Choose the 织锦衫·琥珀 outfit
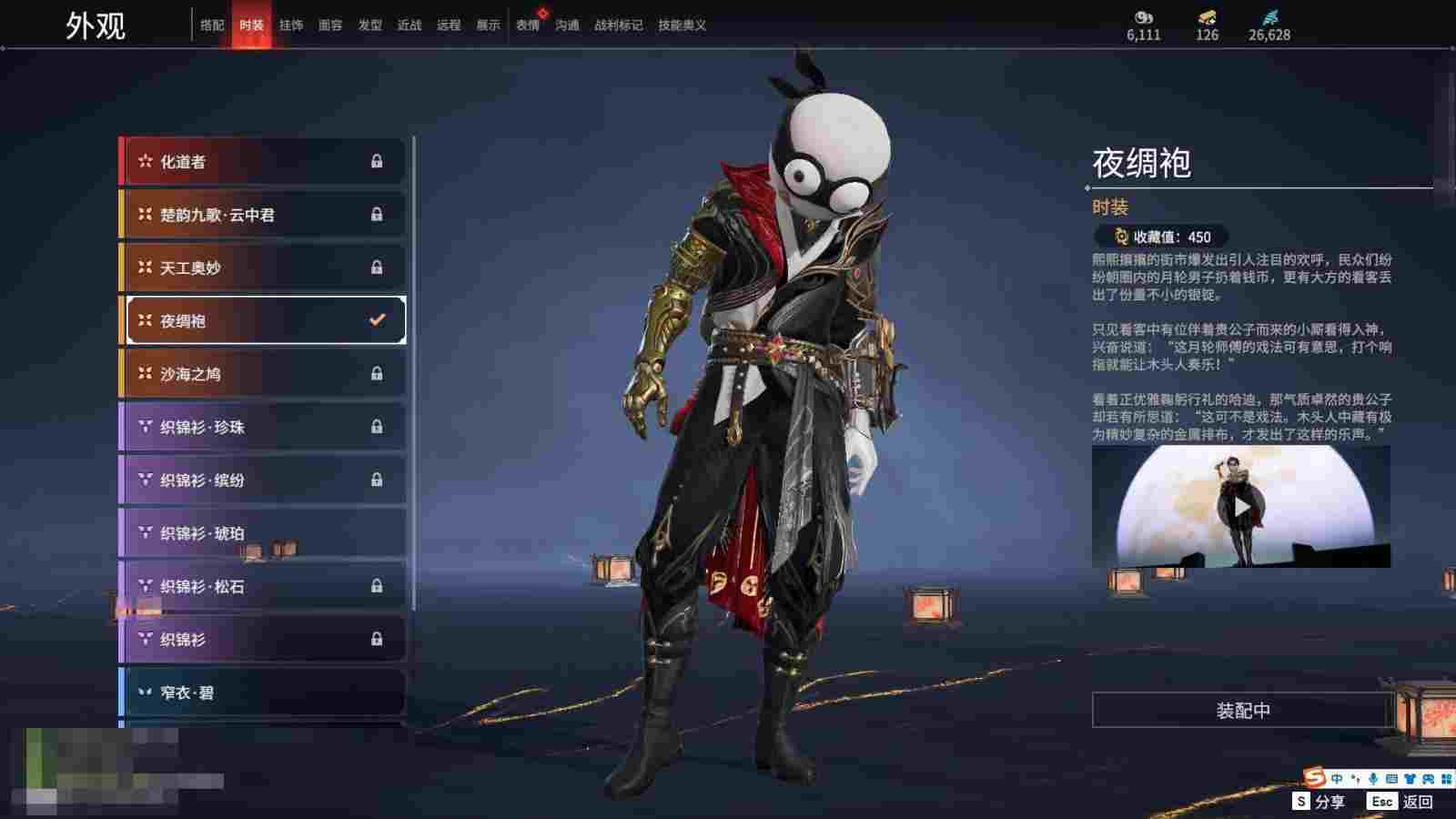The height and width of the screenshot is (819, 1456). 262,533
